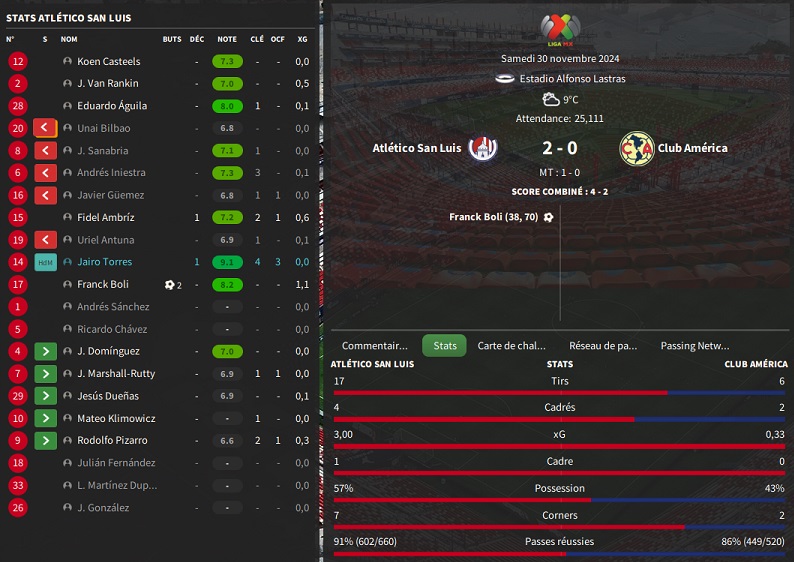
Task: Sort the table by XG column
Action: [302, 39]
